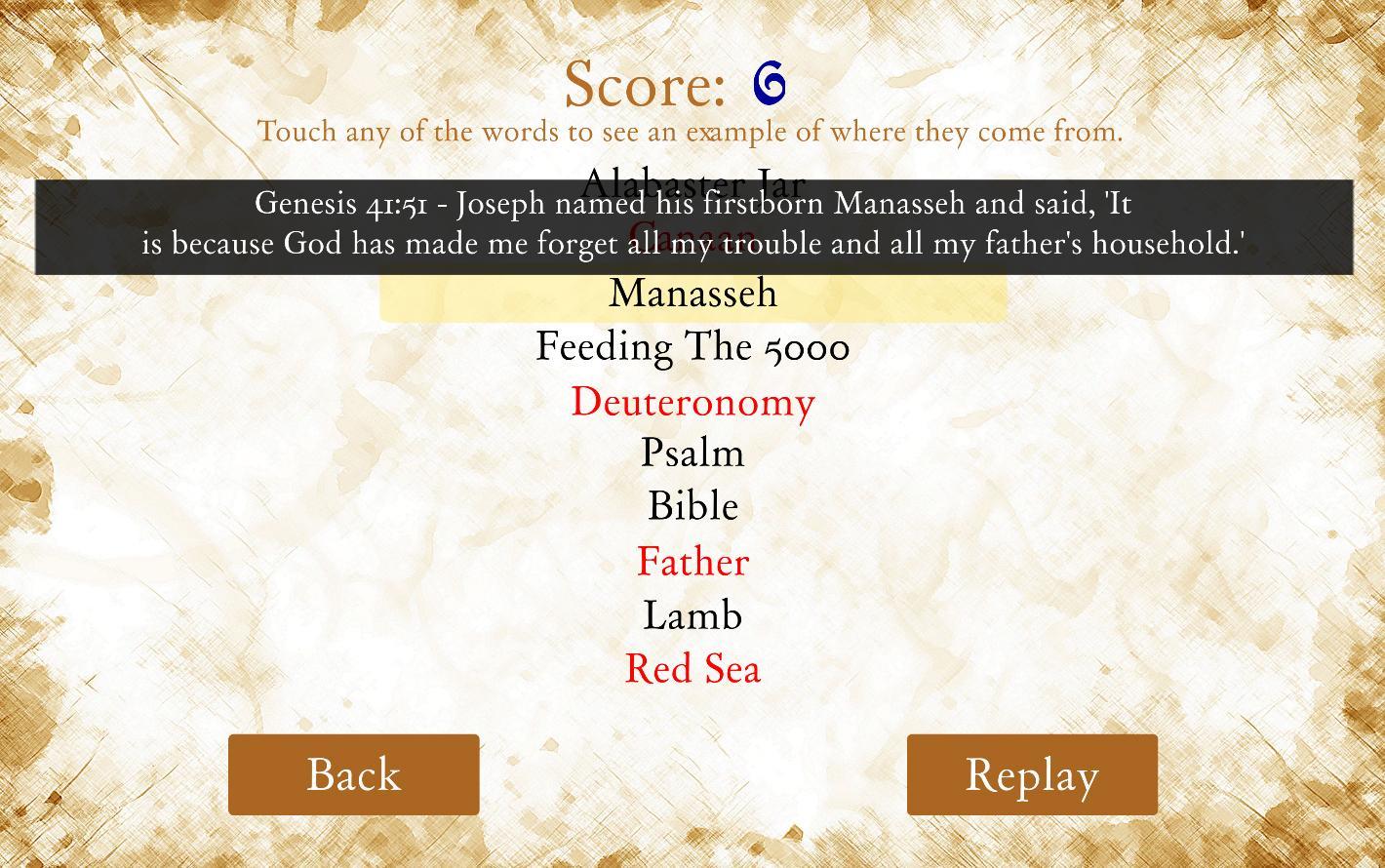Select the red word Red Sea
The image size is (1385, 868).
[x=692, y=669]
